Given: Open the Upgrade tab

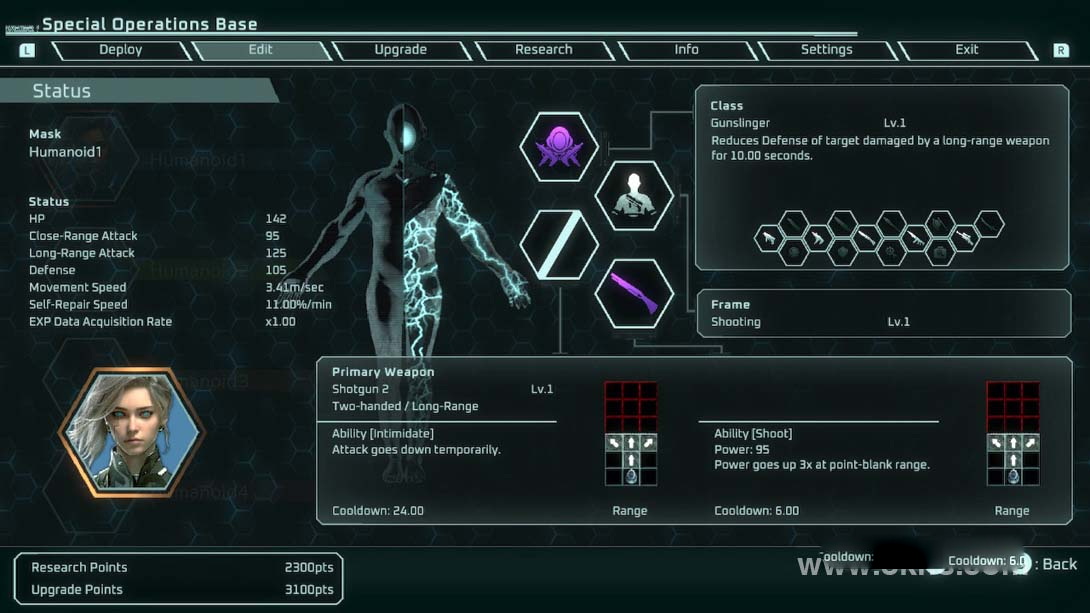Looking at the screenshot, I should click(400, 50).
